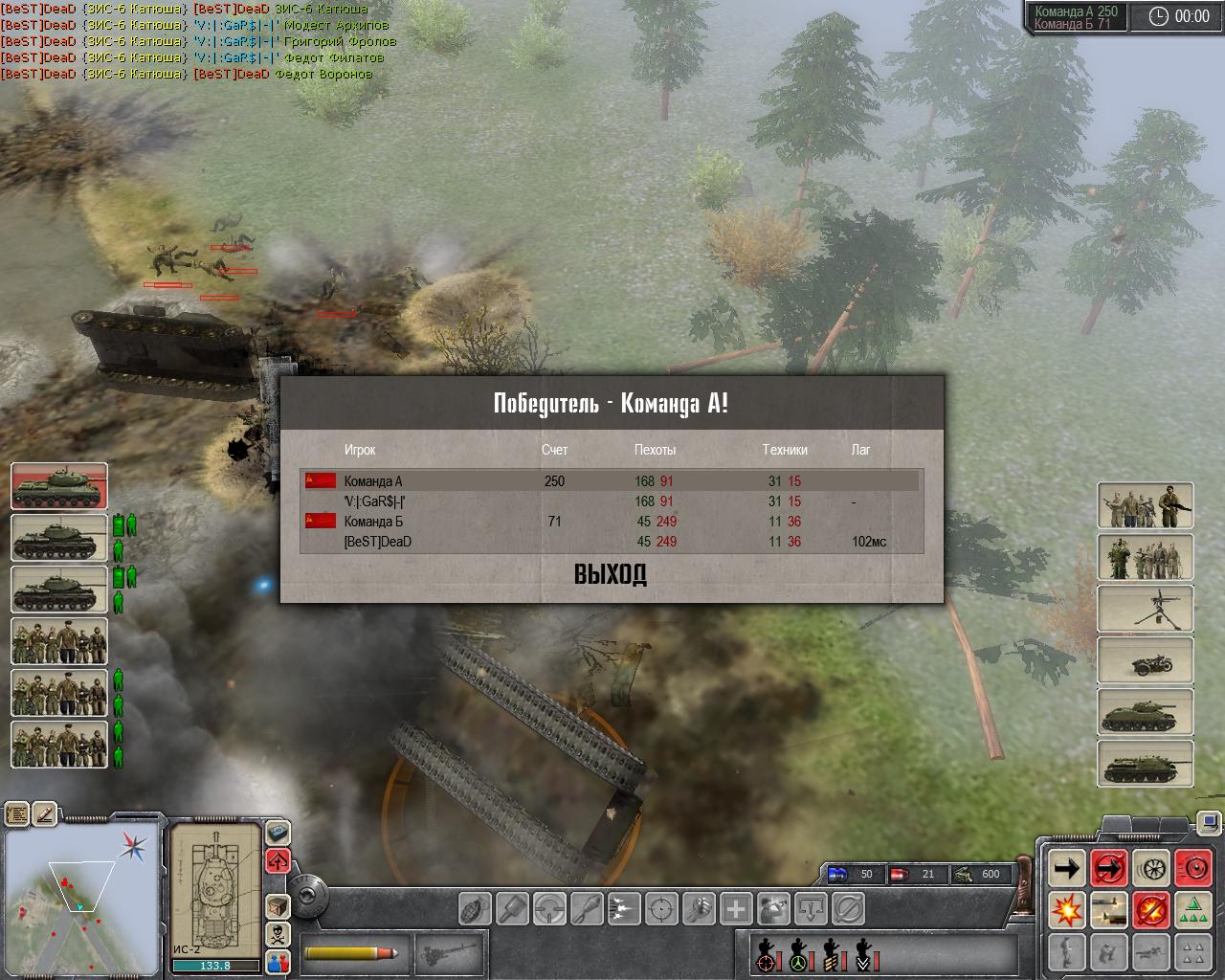Click the computer monitor icon

coord(1211,821)
